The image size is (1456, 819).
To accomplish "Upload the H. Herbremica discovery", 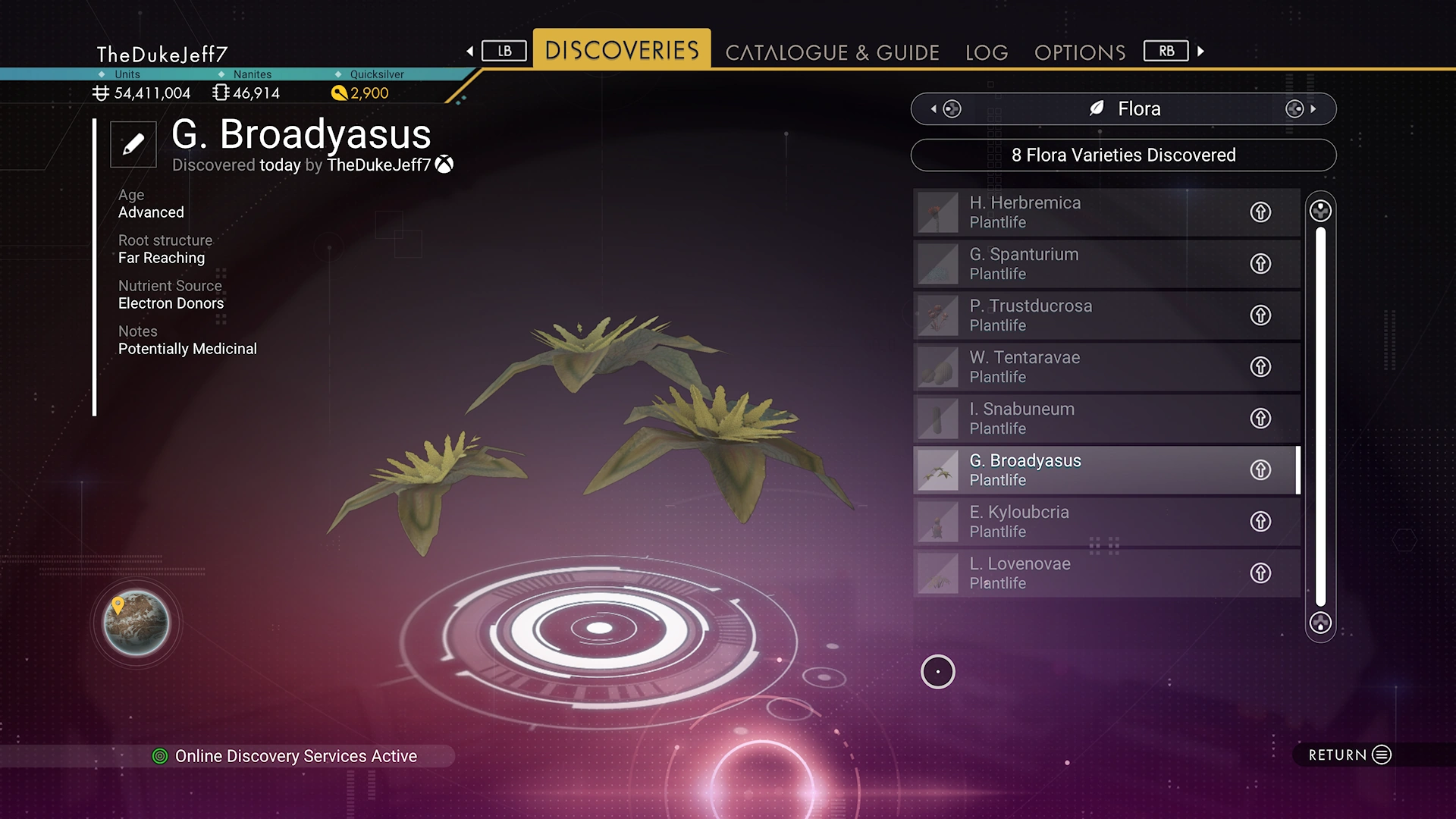I will point(1260,212).
